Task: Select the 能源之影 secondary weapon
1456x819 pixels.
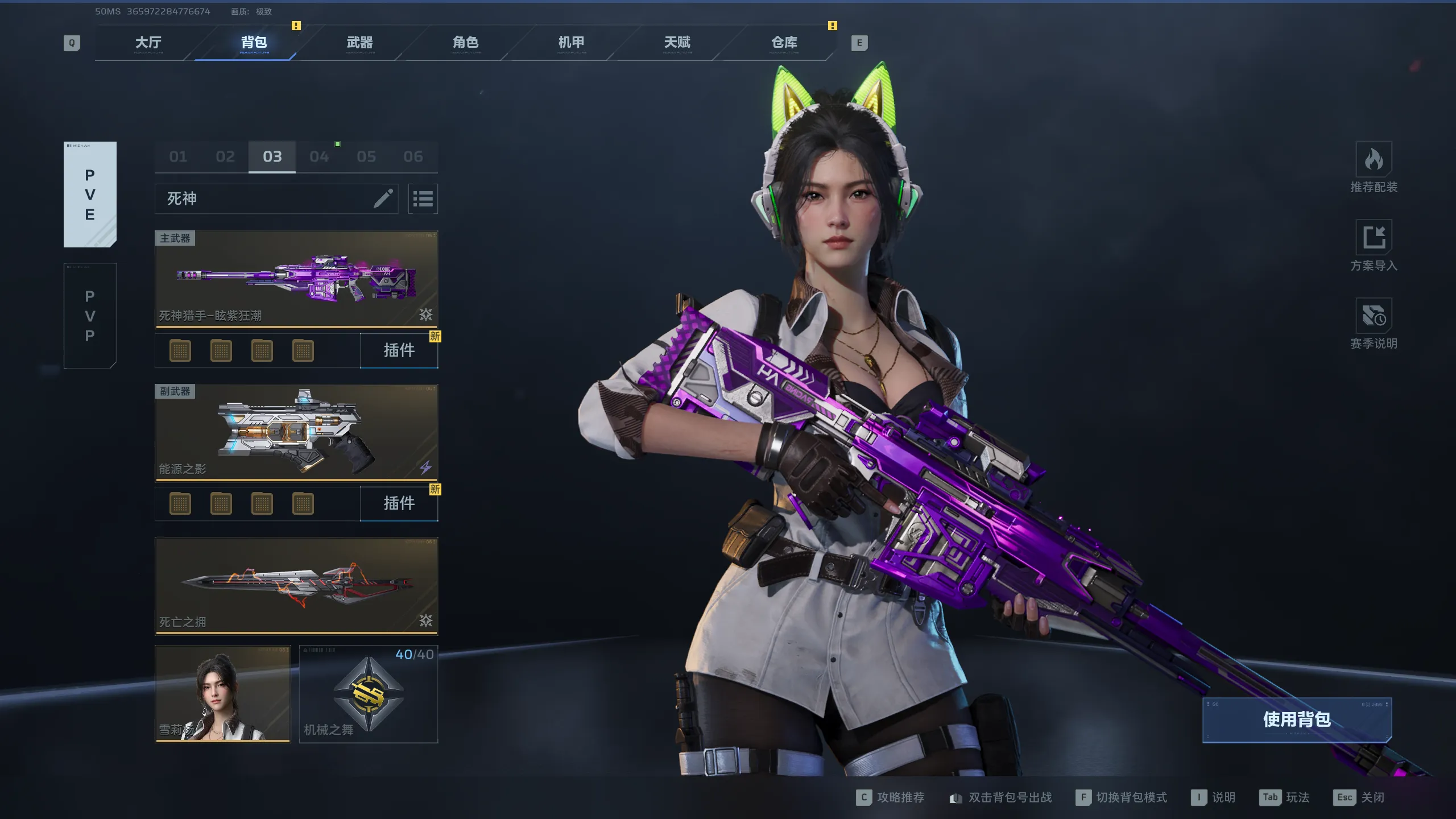Action: point(296,432)
